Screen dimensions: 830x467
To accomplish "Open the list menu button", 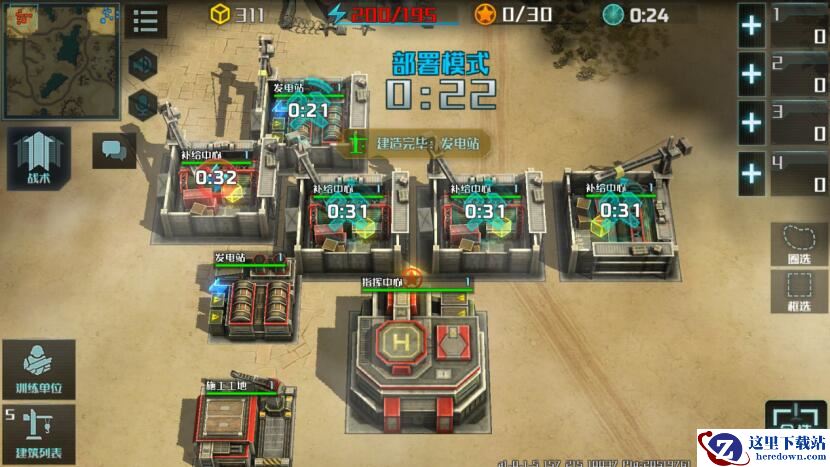I will point(145,20).
